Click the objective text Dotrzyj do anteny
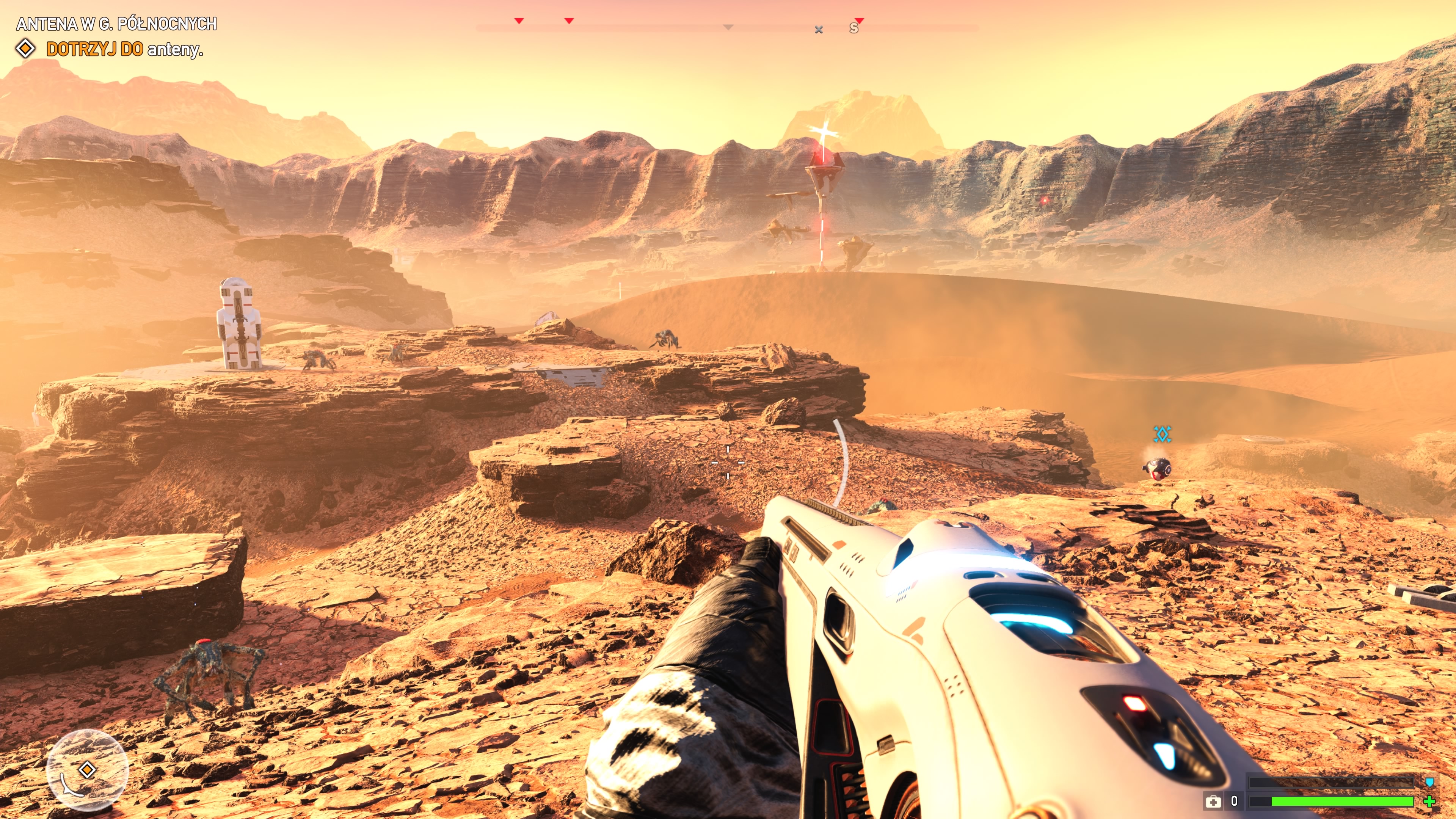1456x819 pixels. (x=124, y=49)
